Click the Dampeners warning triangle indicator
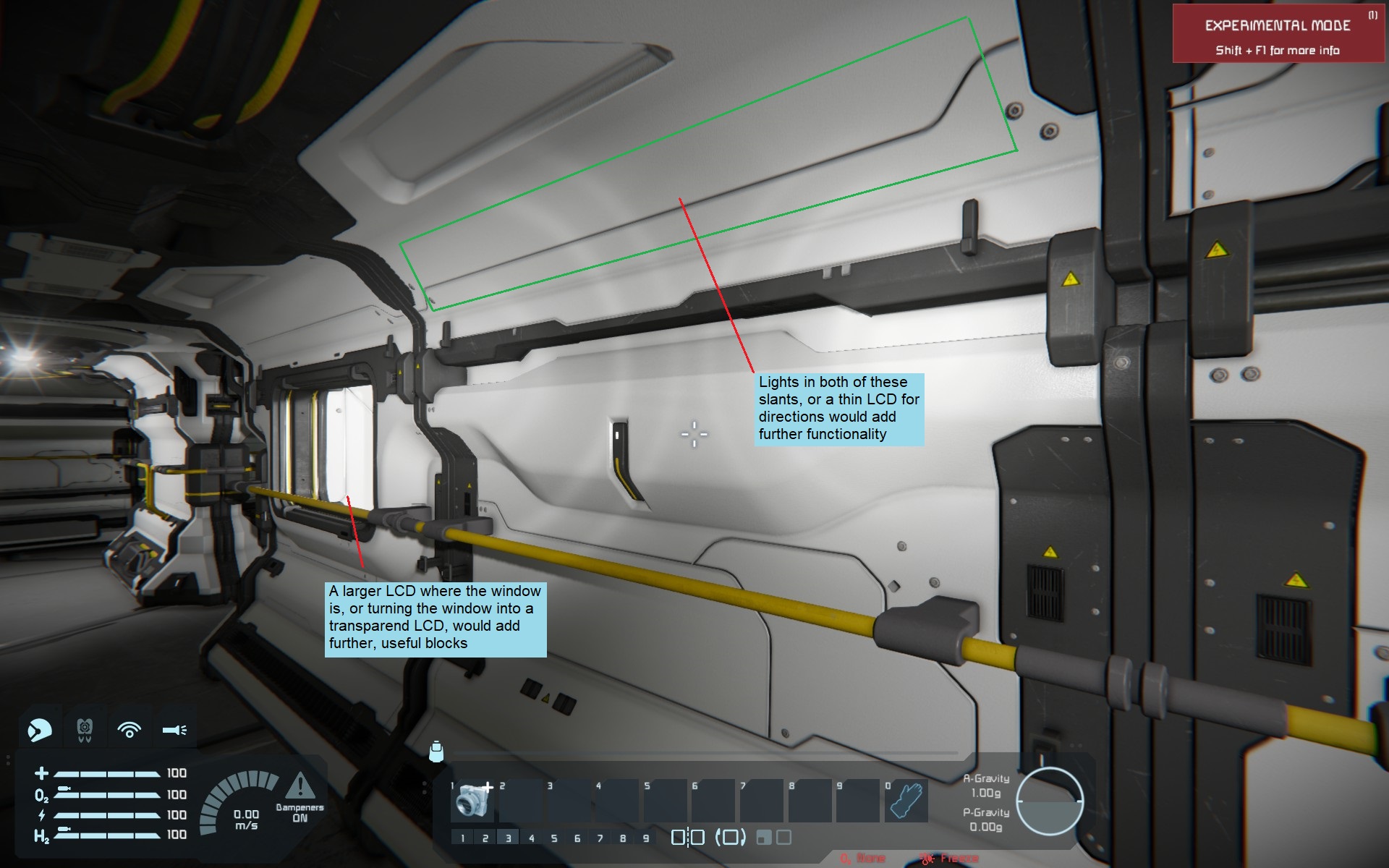Screen dimensions: 1389x868 [300, 786]
